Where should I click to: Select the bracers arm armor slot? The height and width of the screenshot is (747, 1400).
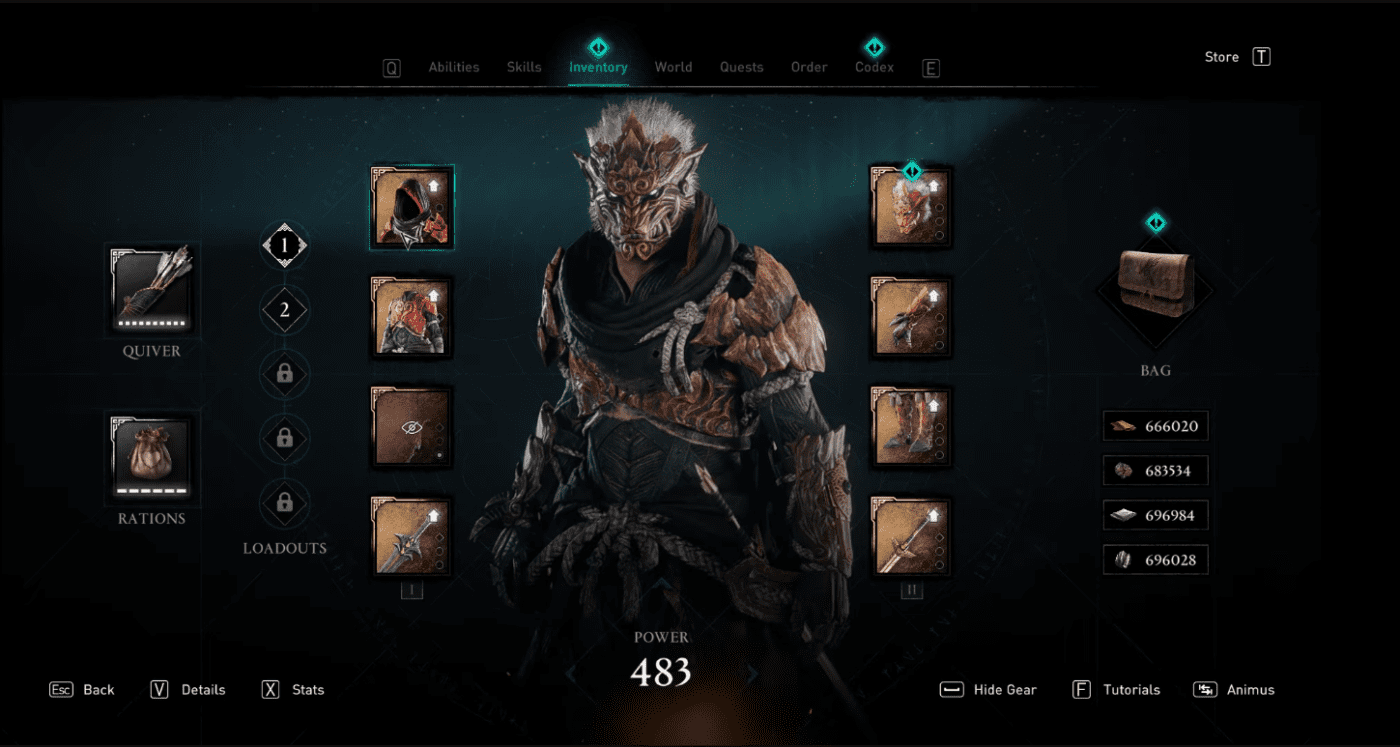(911, 317)
